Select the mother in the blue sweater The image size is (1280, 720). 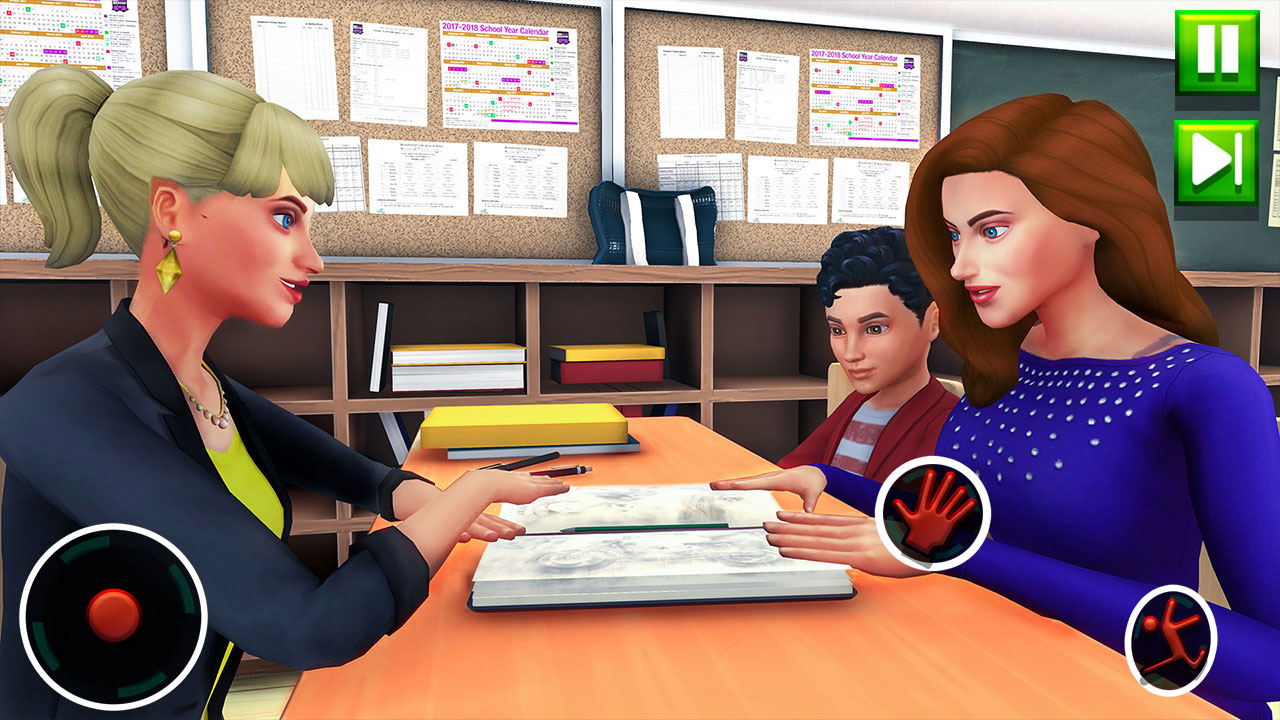pos(1060,400)
